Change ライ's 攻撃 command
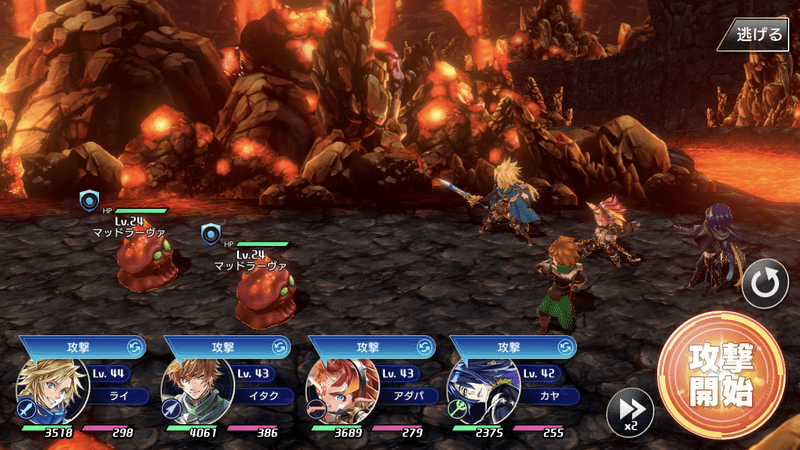Image resolution: width=800 pixels, height=450 pixels. [134, 346]
